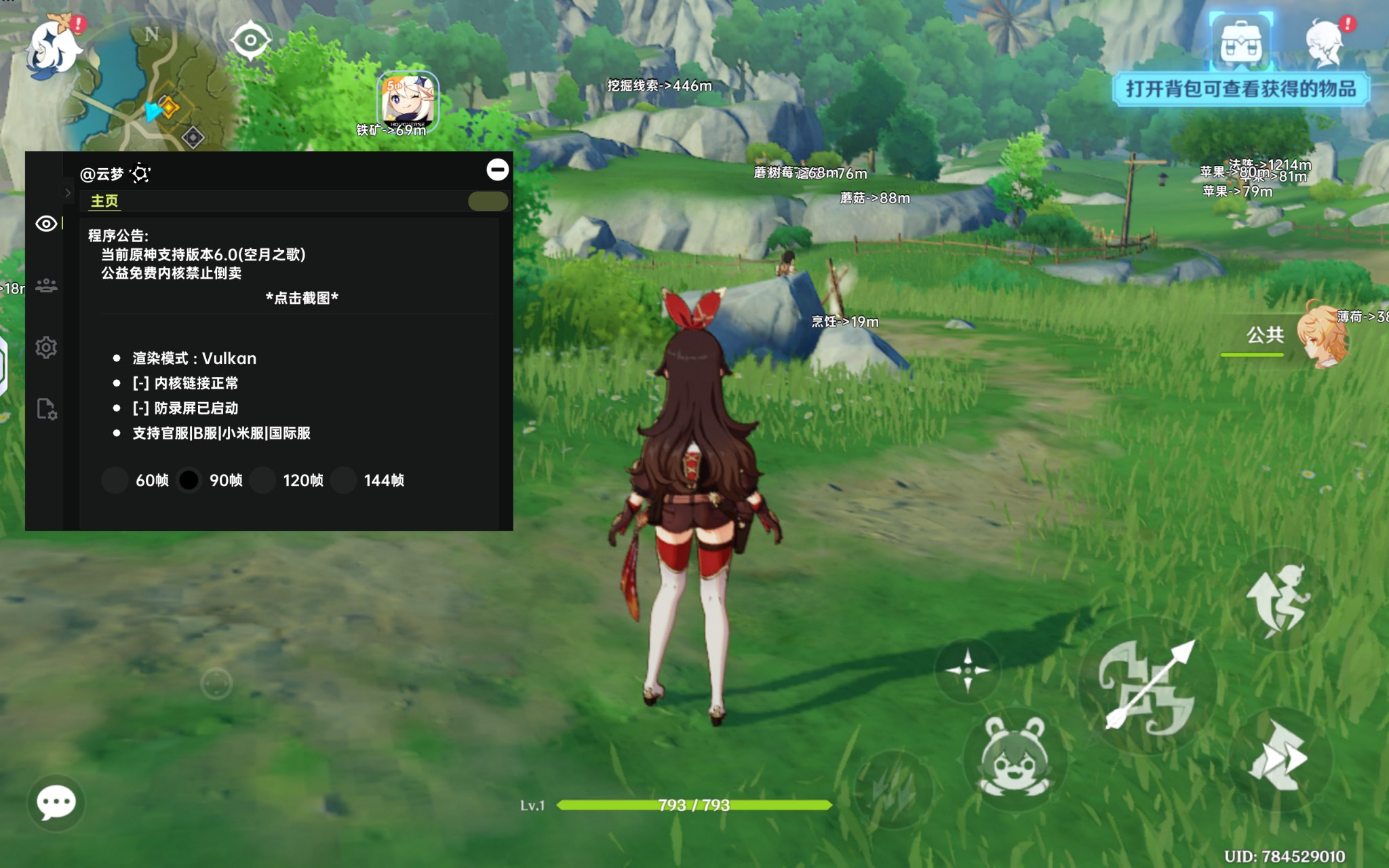Open the backpack inventory
The height and width of the screenshot is (868, 1389).
point(1240,43)
